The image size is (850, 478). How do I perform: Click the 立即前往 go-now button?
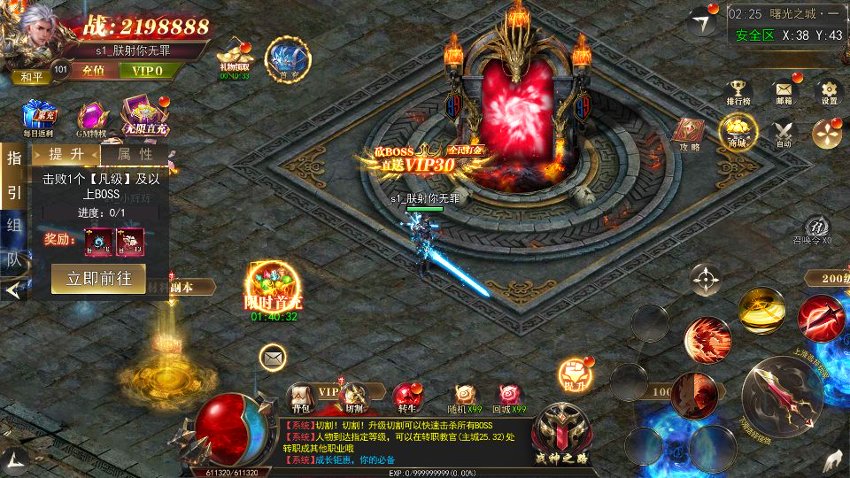tap(98, 279)
